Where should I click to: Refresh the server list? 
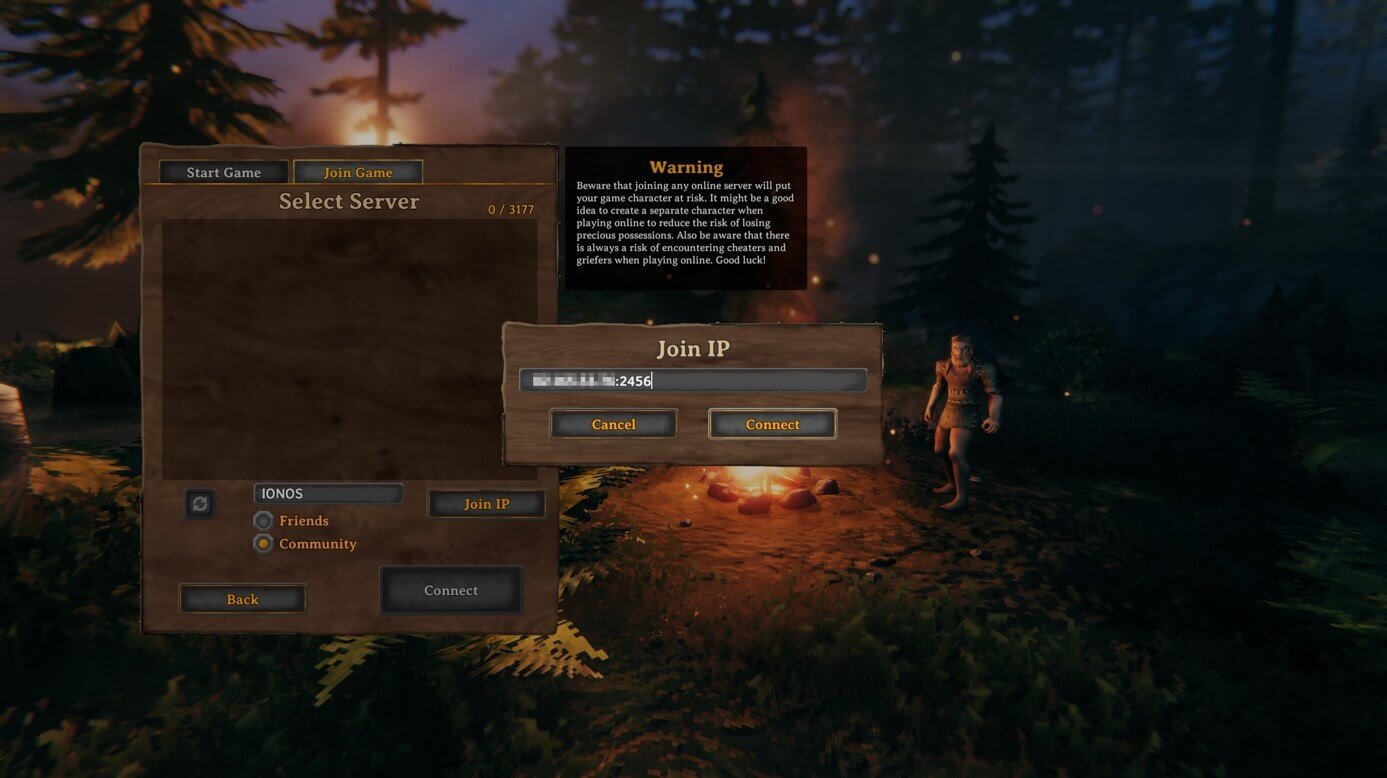[199, 504]
